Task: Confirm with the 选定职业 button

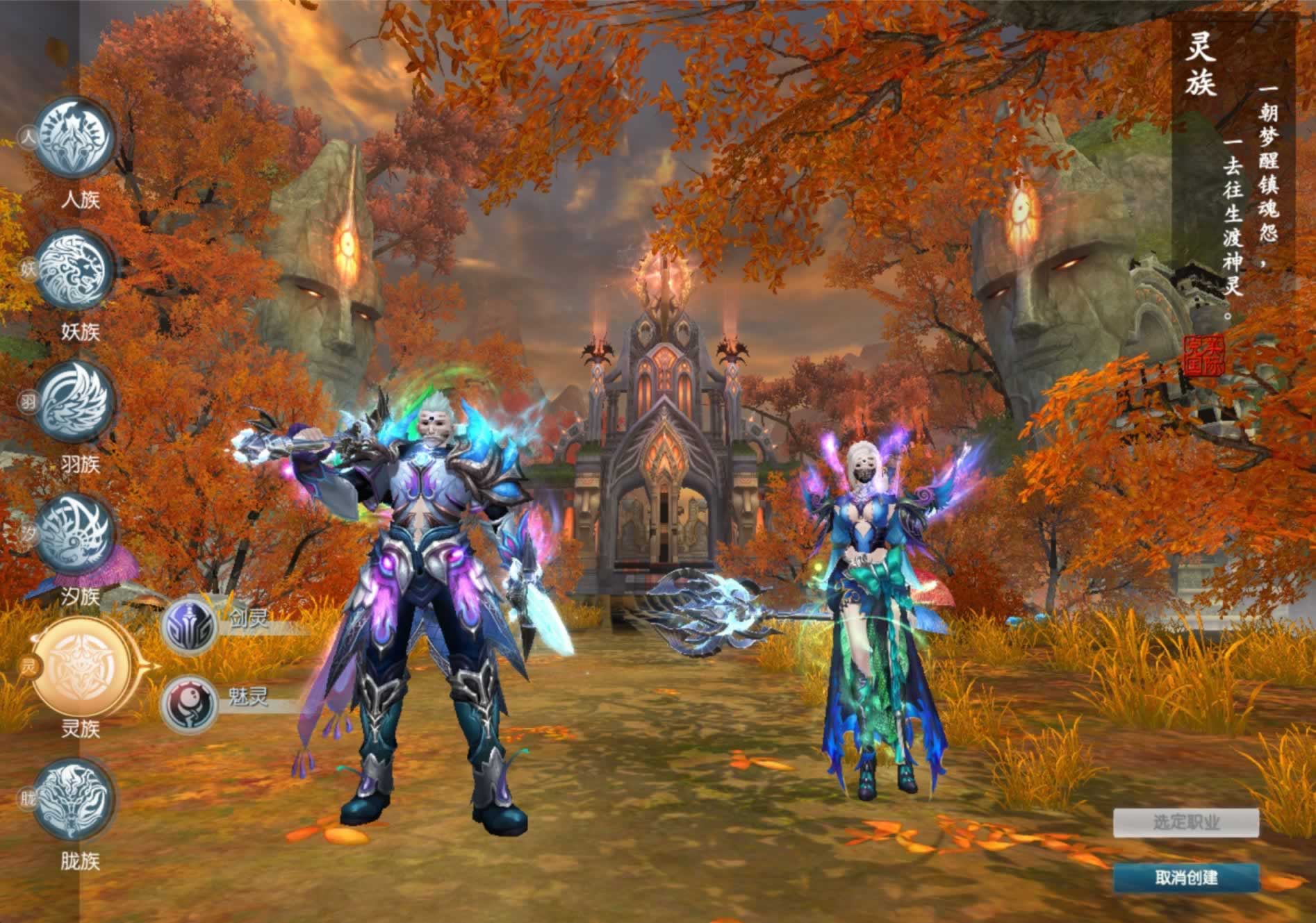Action: [1186, 823]
